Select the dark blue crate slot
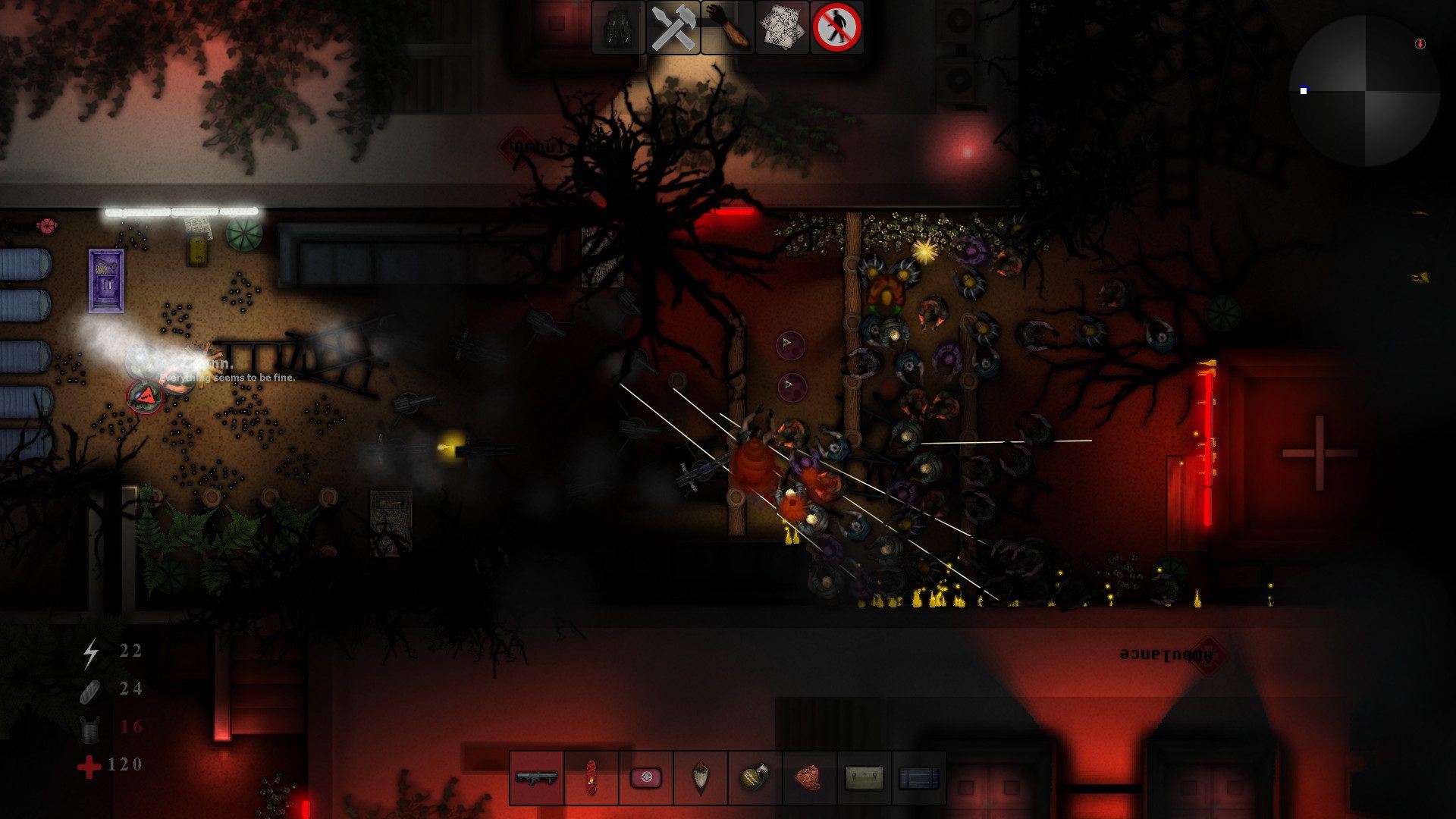This screenshot has height=819, width=1456. tap(919, 777)
